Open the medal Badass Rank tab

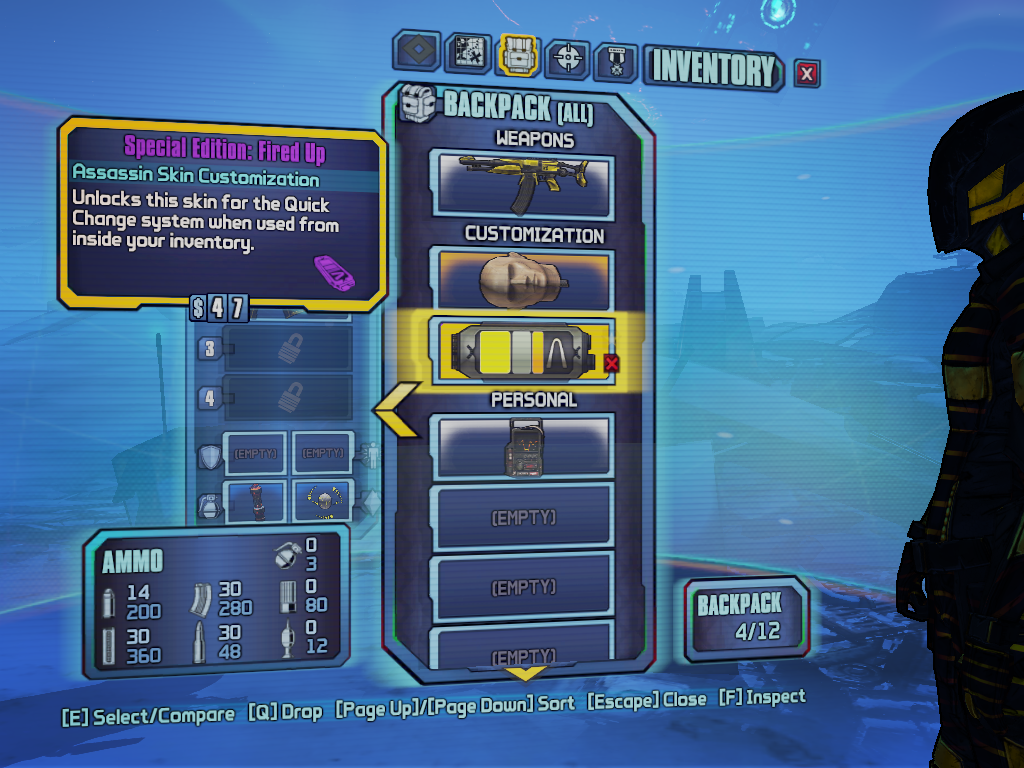point(615,62)
